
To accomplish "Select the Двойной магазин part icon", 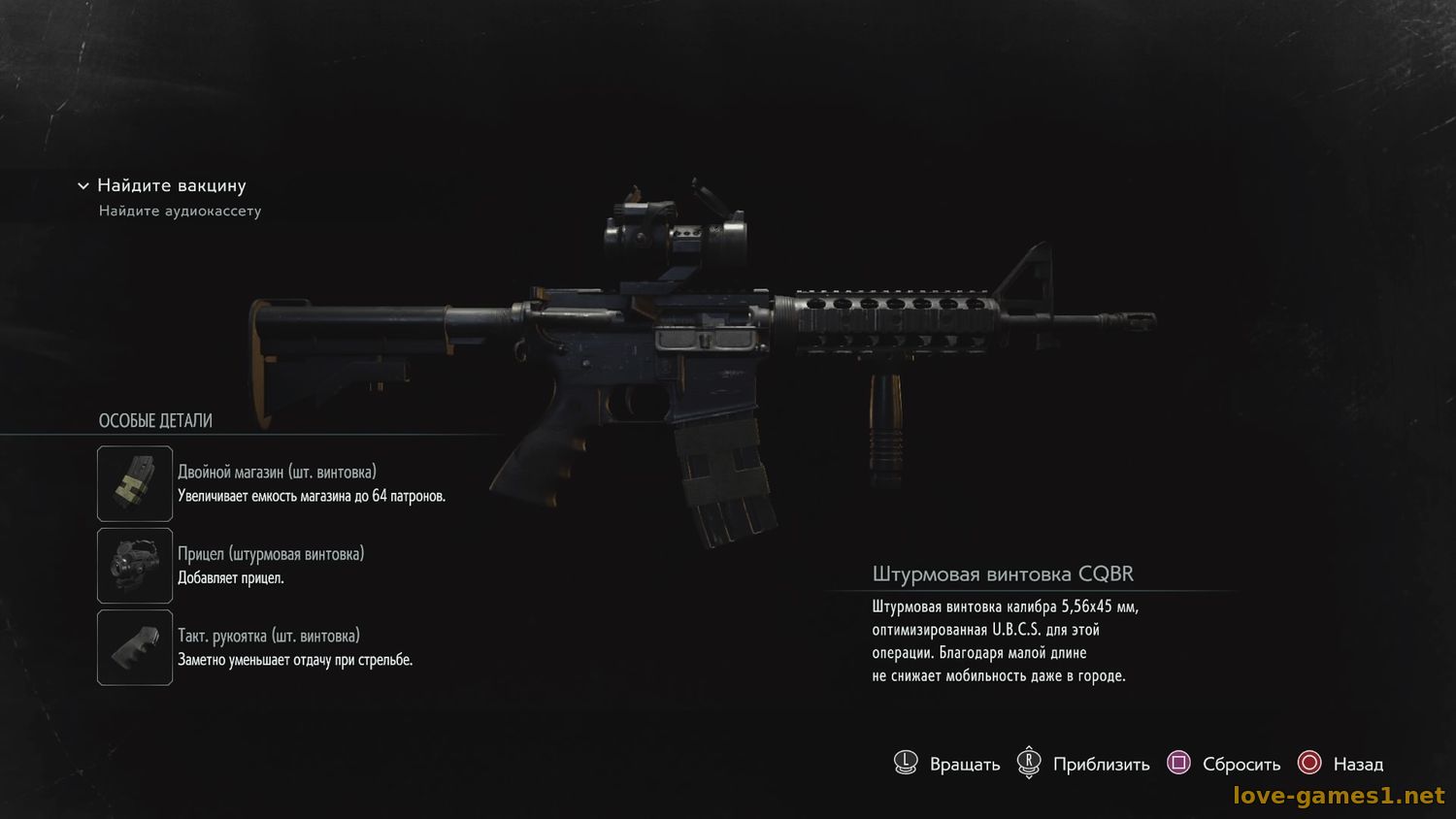I will pos(135,483).
